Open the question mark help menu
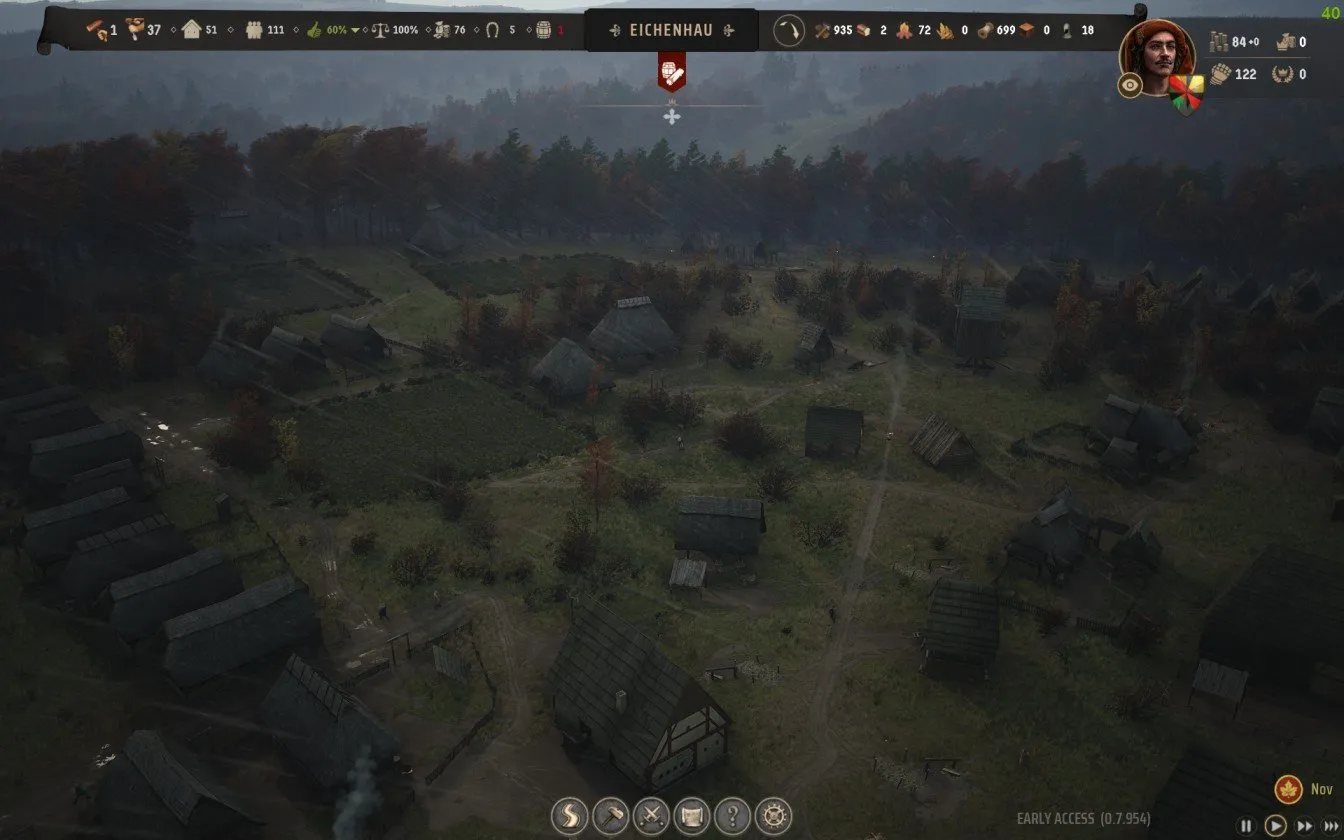Screen dimensions: 1344x840 [x=733, y=817]
